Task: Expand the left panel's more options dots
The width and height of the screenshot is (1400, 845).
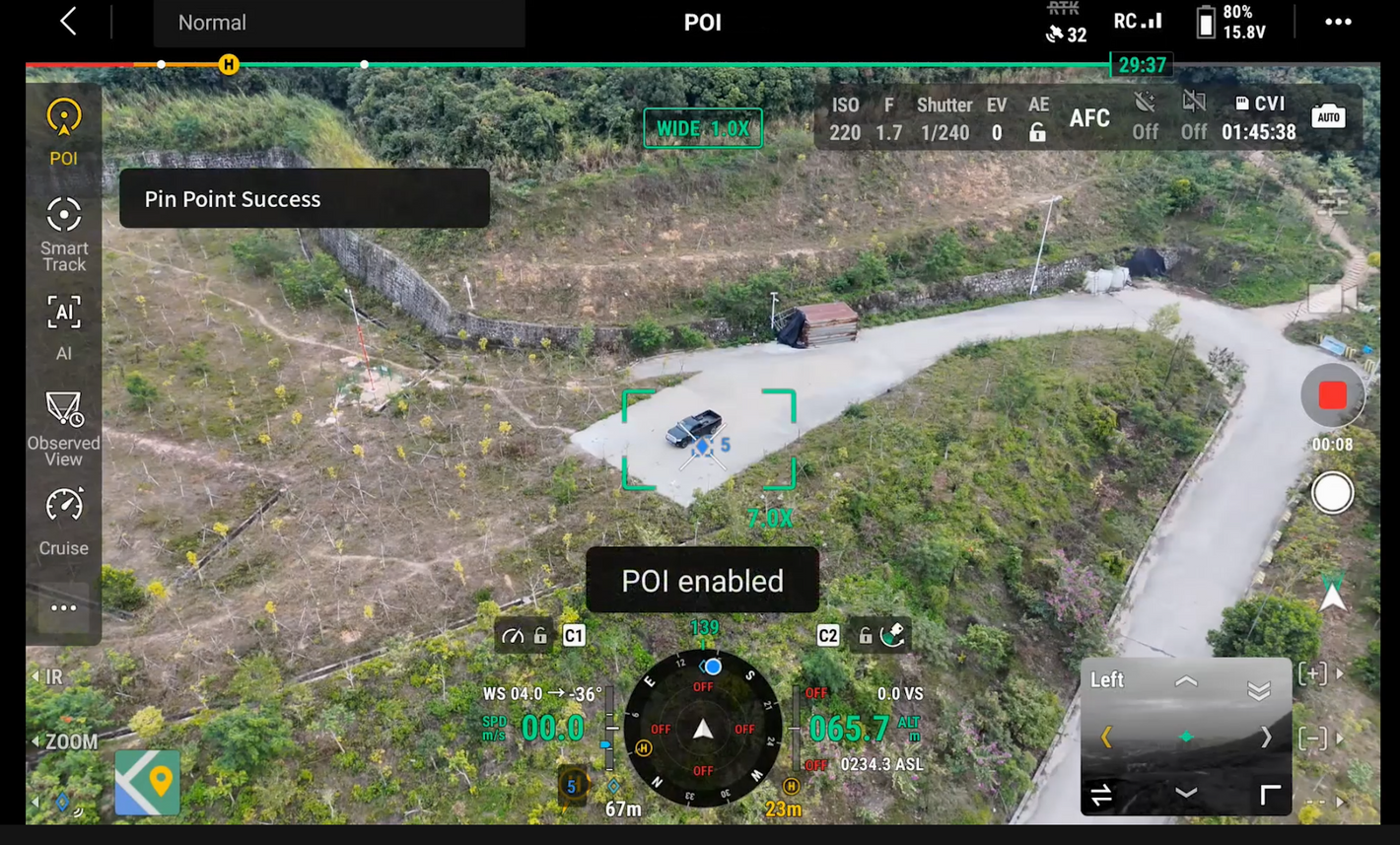Action: pos(64,607)
